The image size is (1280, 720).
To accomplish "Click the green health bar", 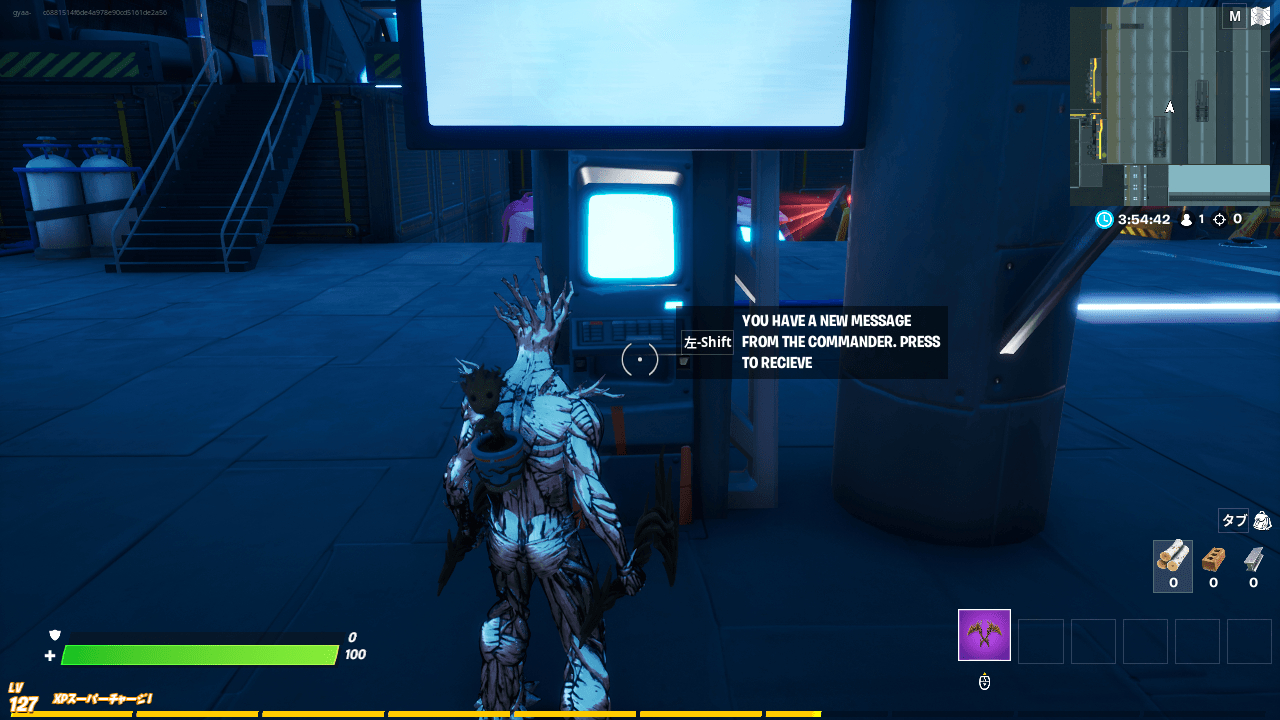I will pos(200,655).
